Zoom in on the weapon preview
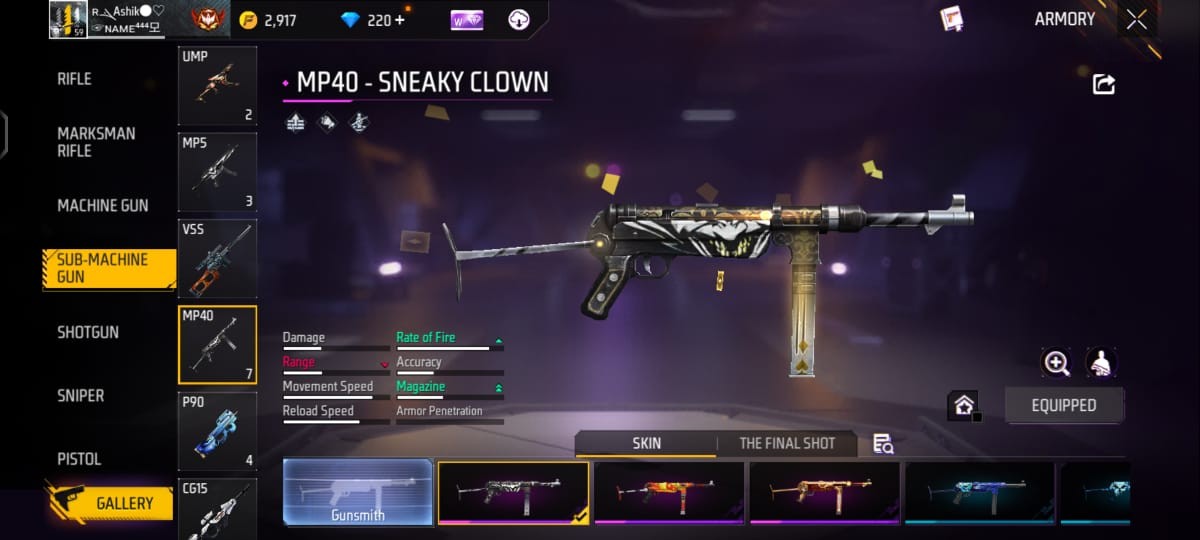The image size is (1200, 540). 1056,362
